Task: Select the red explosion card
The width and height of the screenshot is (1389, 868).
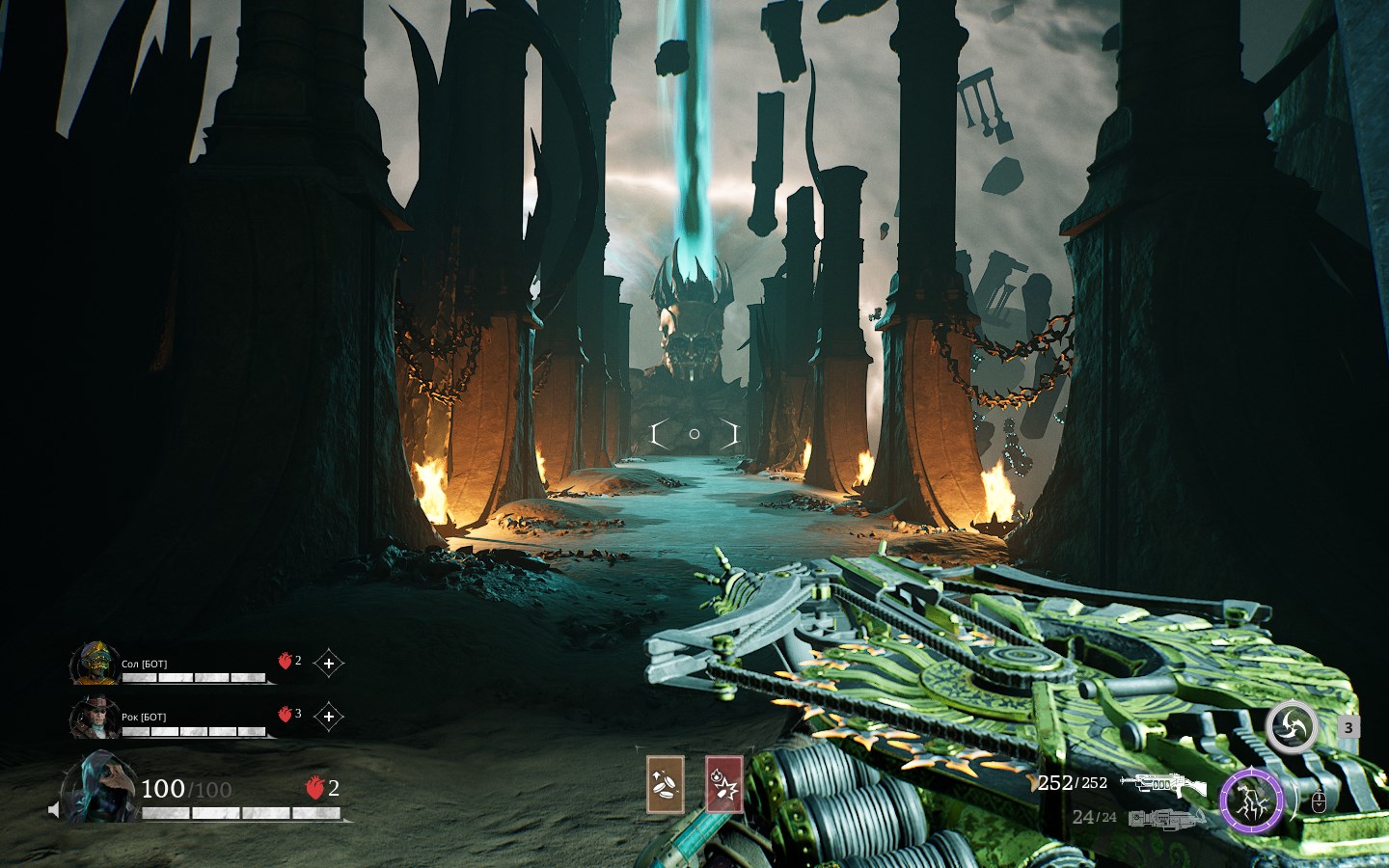Action: 724,784
